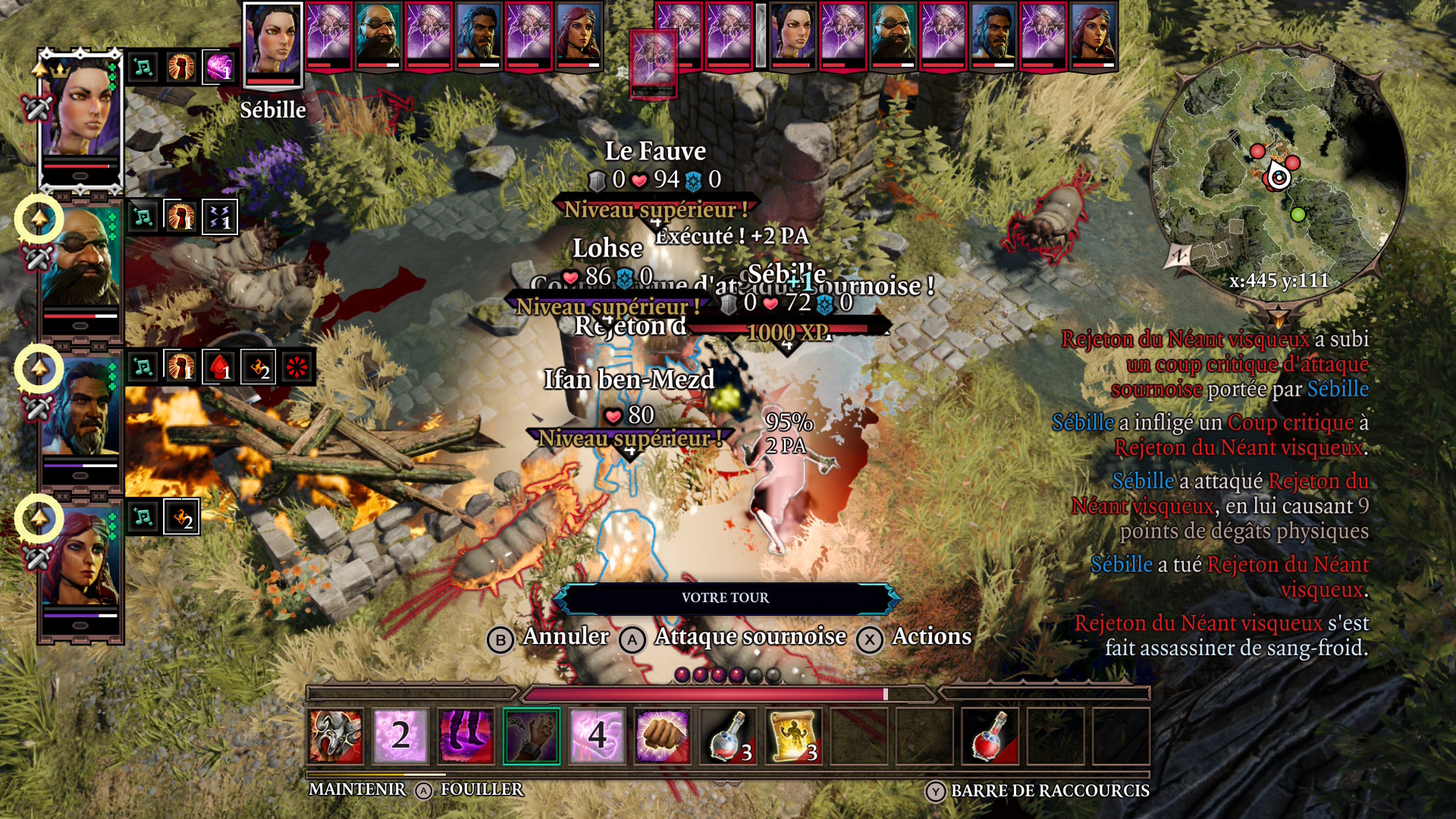The width and height of the screenshot is (1456, 819).
Task: Use the purple boots skill
Action: (466, 736)
